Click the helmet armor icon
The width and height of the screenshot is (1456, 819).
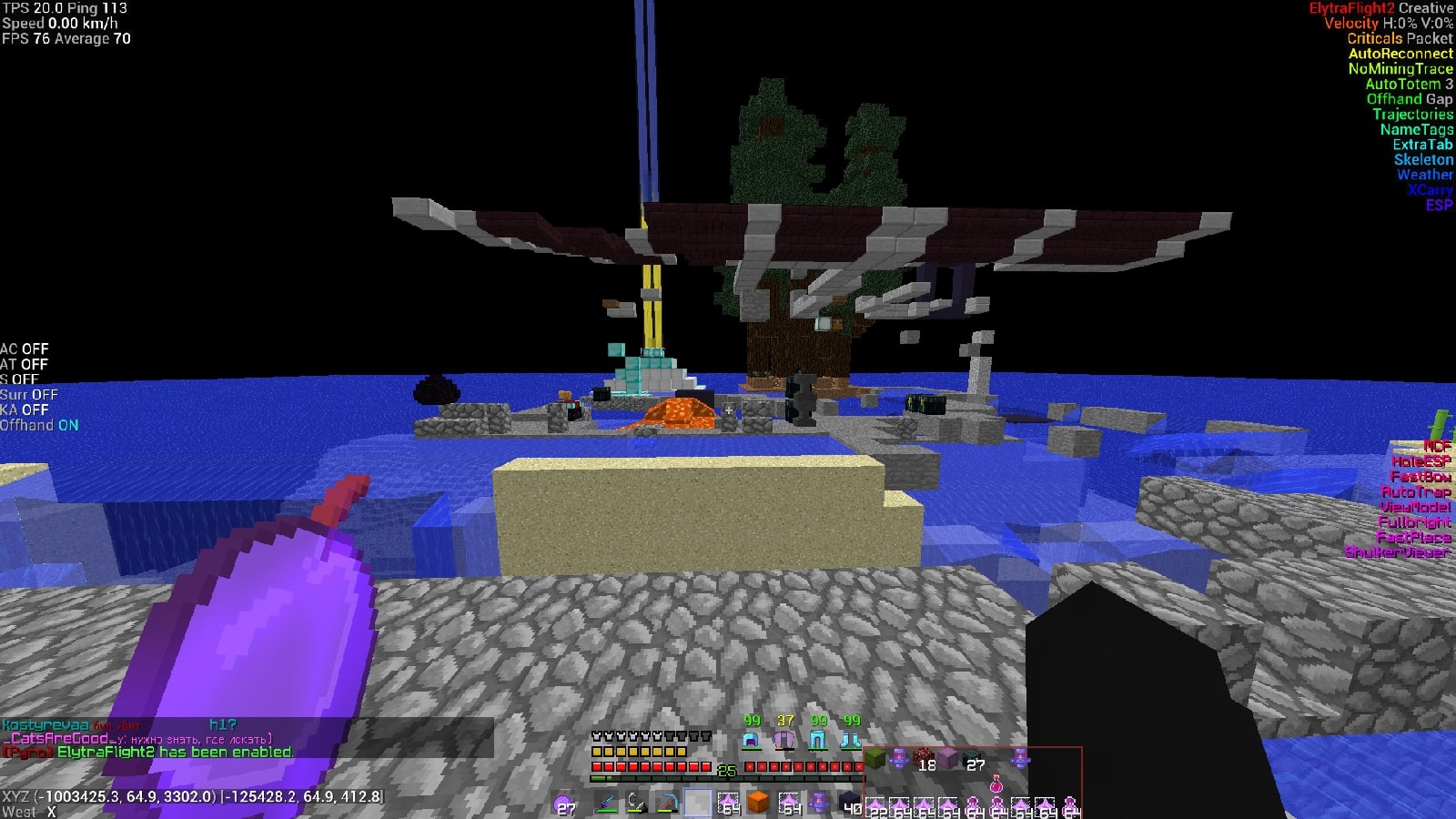pos(752,741)
